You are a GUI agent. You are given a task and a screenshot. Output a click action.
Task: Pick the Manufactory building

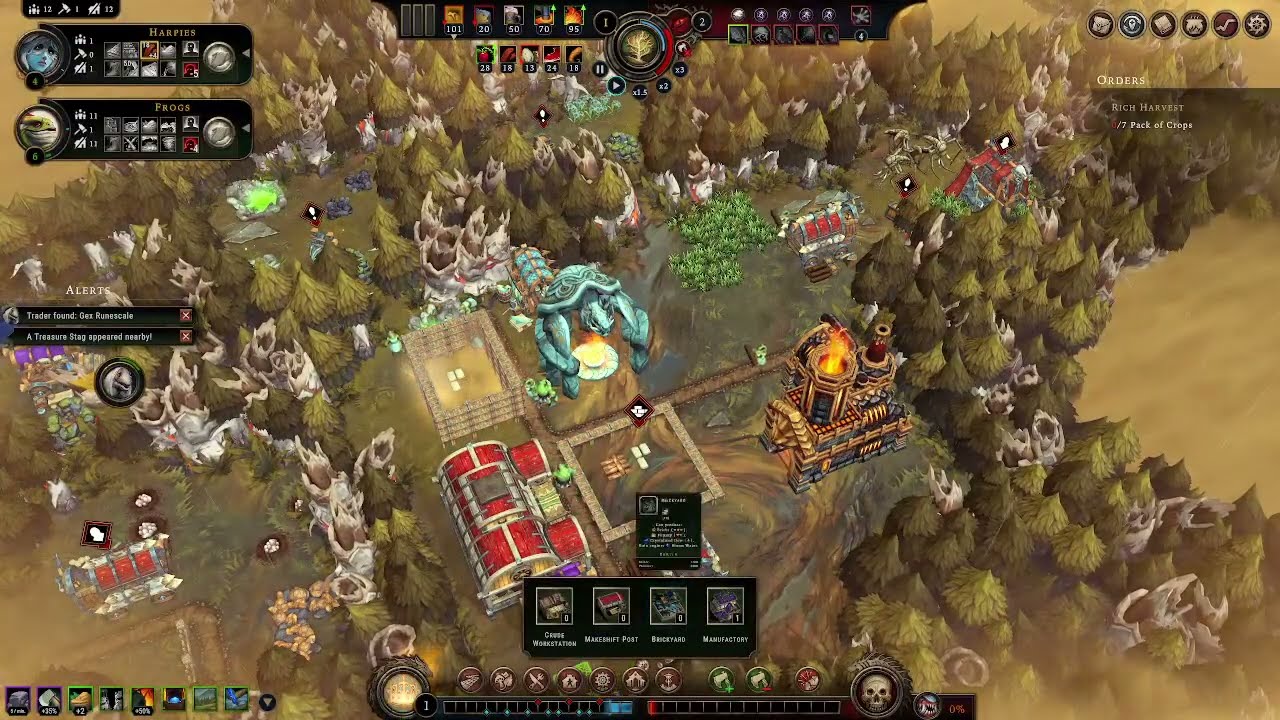[725, 607]
